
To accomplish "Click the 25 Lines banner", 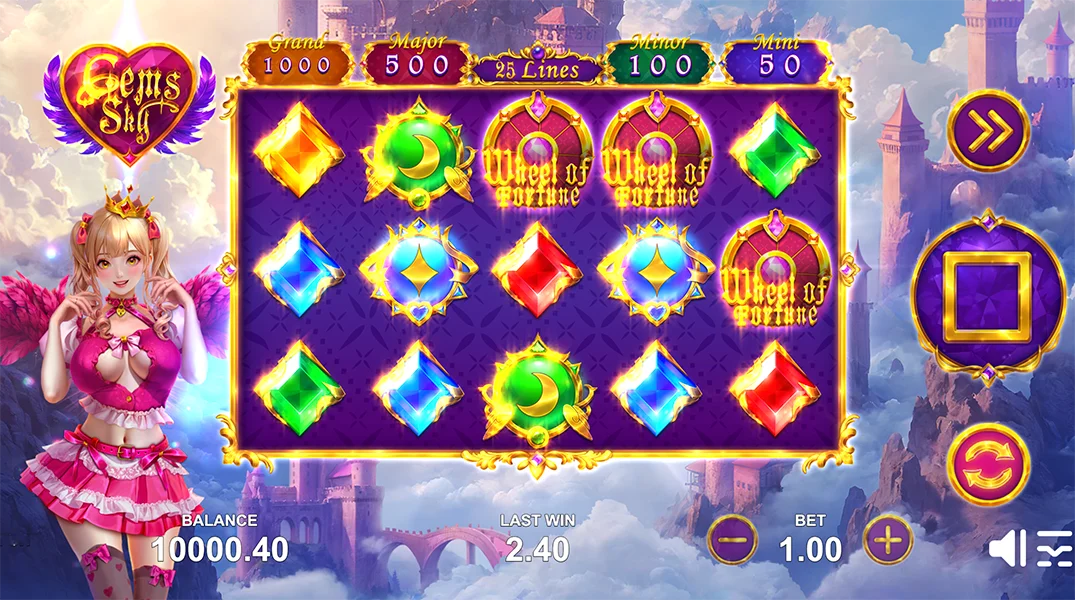I will point(539,69).
